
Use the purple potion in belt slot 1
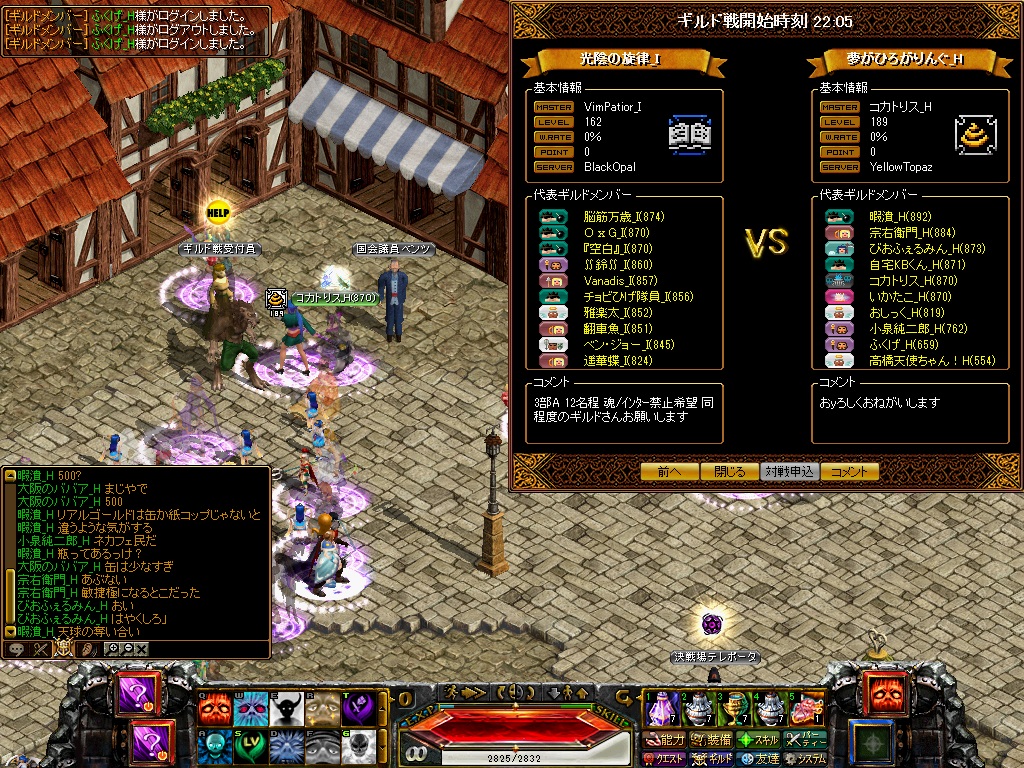(660, 709)
